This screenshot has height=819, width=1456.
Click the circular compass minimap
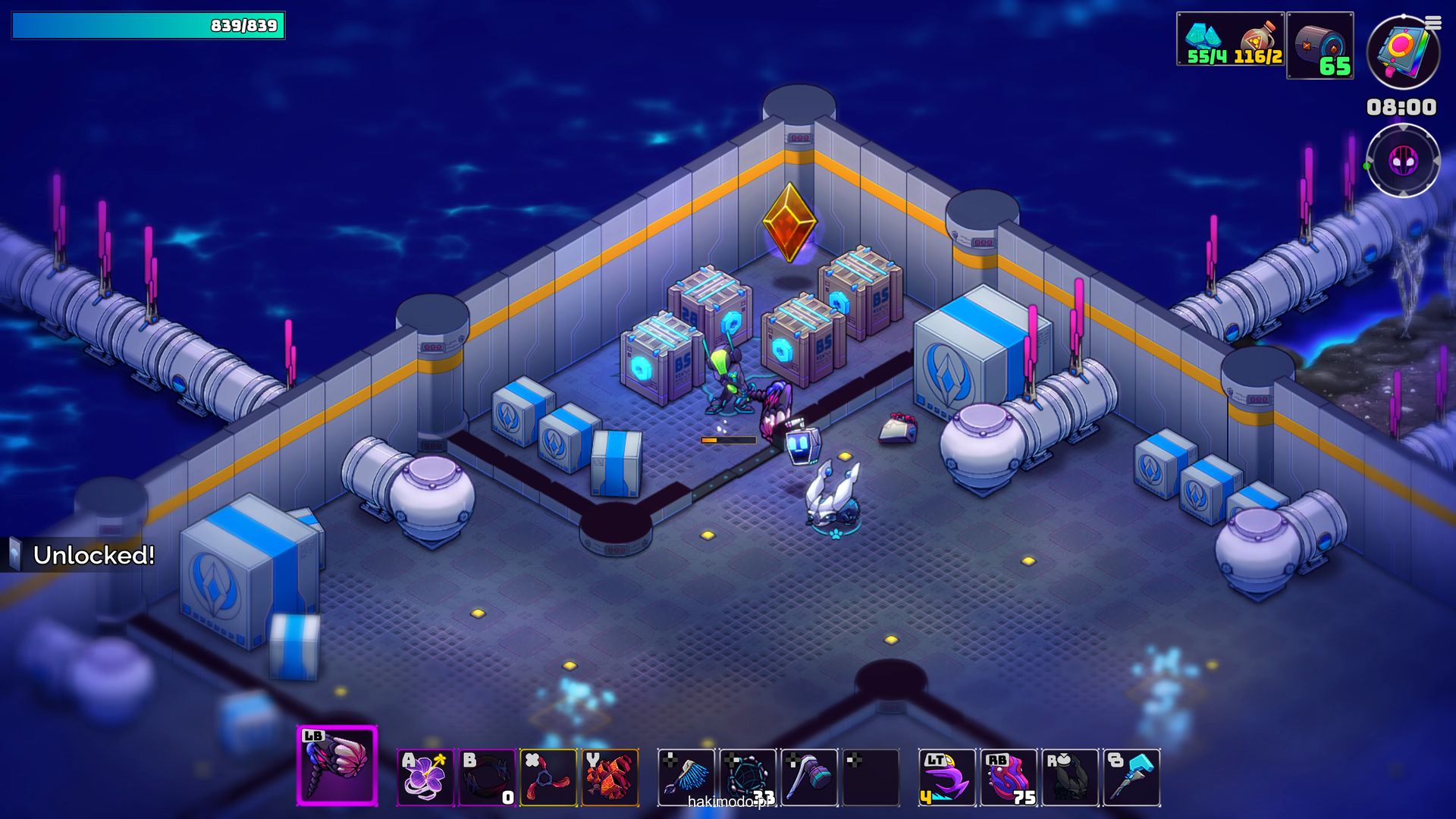coord(1402,161)
